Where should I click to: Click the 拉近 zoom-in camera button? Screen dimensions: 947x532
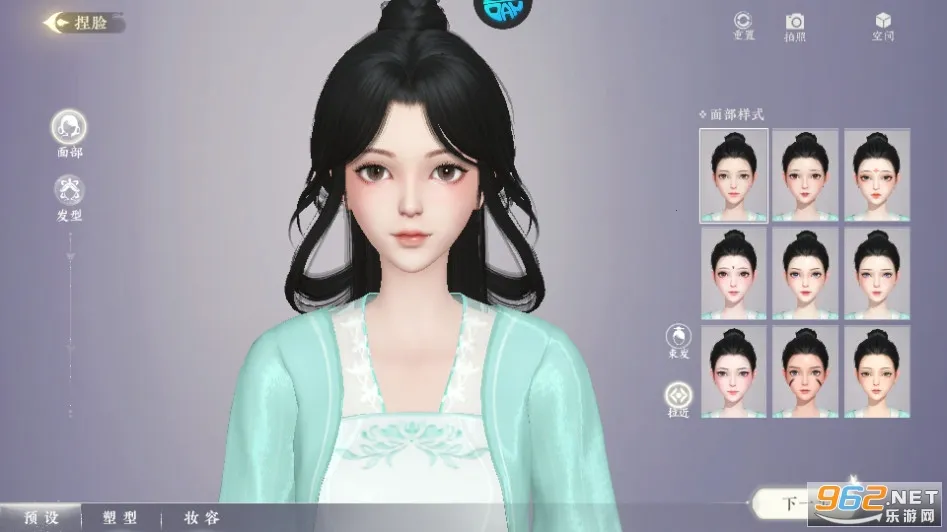[x=679, y=397]
